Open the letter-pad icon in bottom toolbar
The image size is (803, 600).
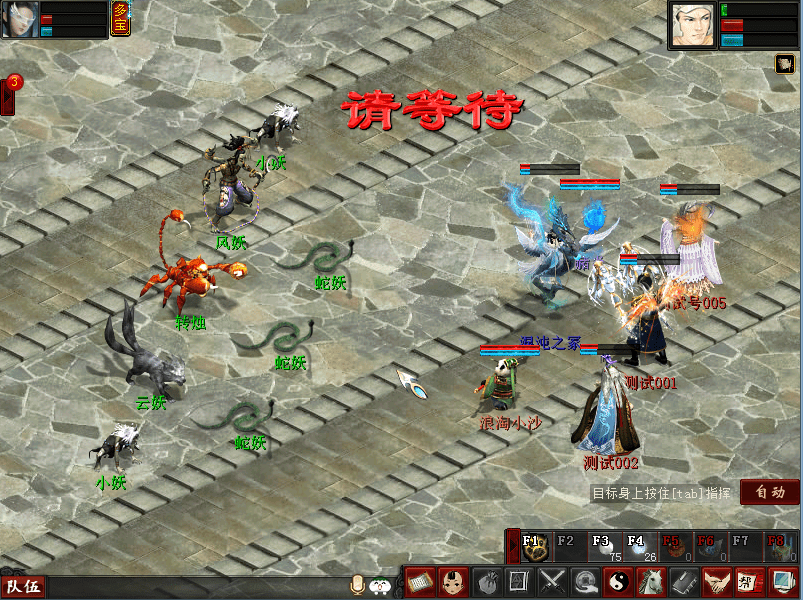click(x=420, y=581)
